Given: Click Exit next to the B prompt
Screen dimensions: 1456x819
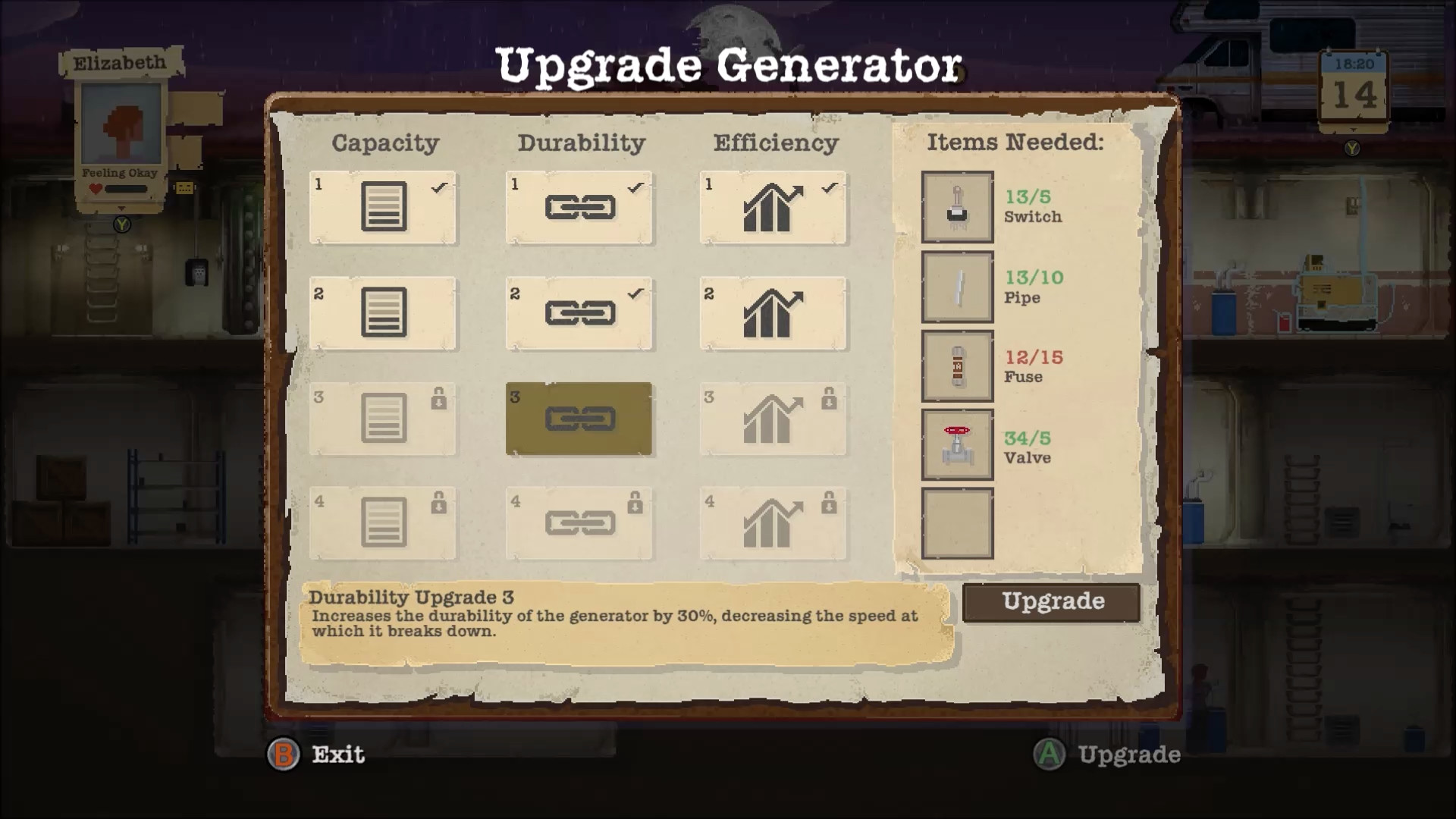Looking at the screenshot, I should (x=337, y=755).
